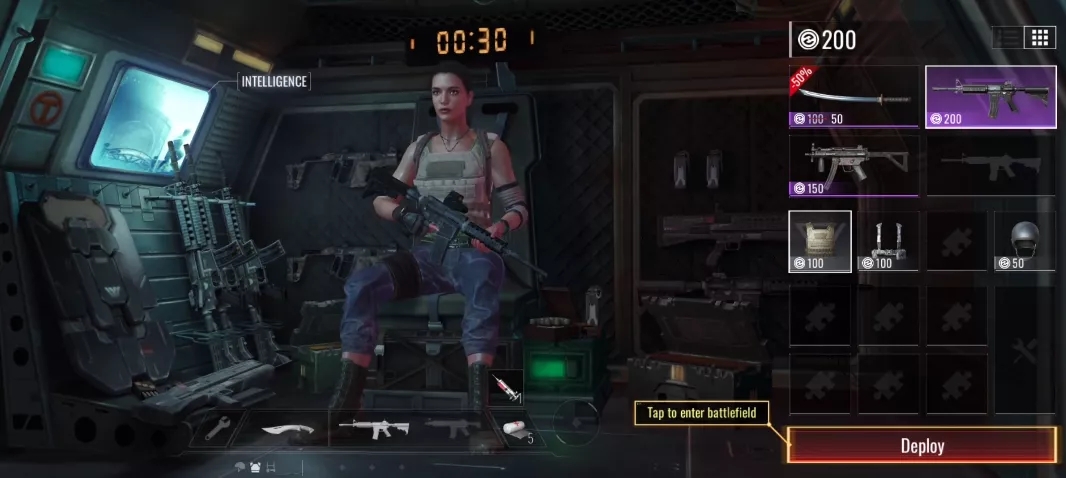This screenshot has width=1066, height=478.
Task: Select the greyed-out secondary weapon slot
Action: point(452,429)
